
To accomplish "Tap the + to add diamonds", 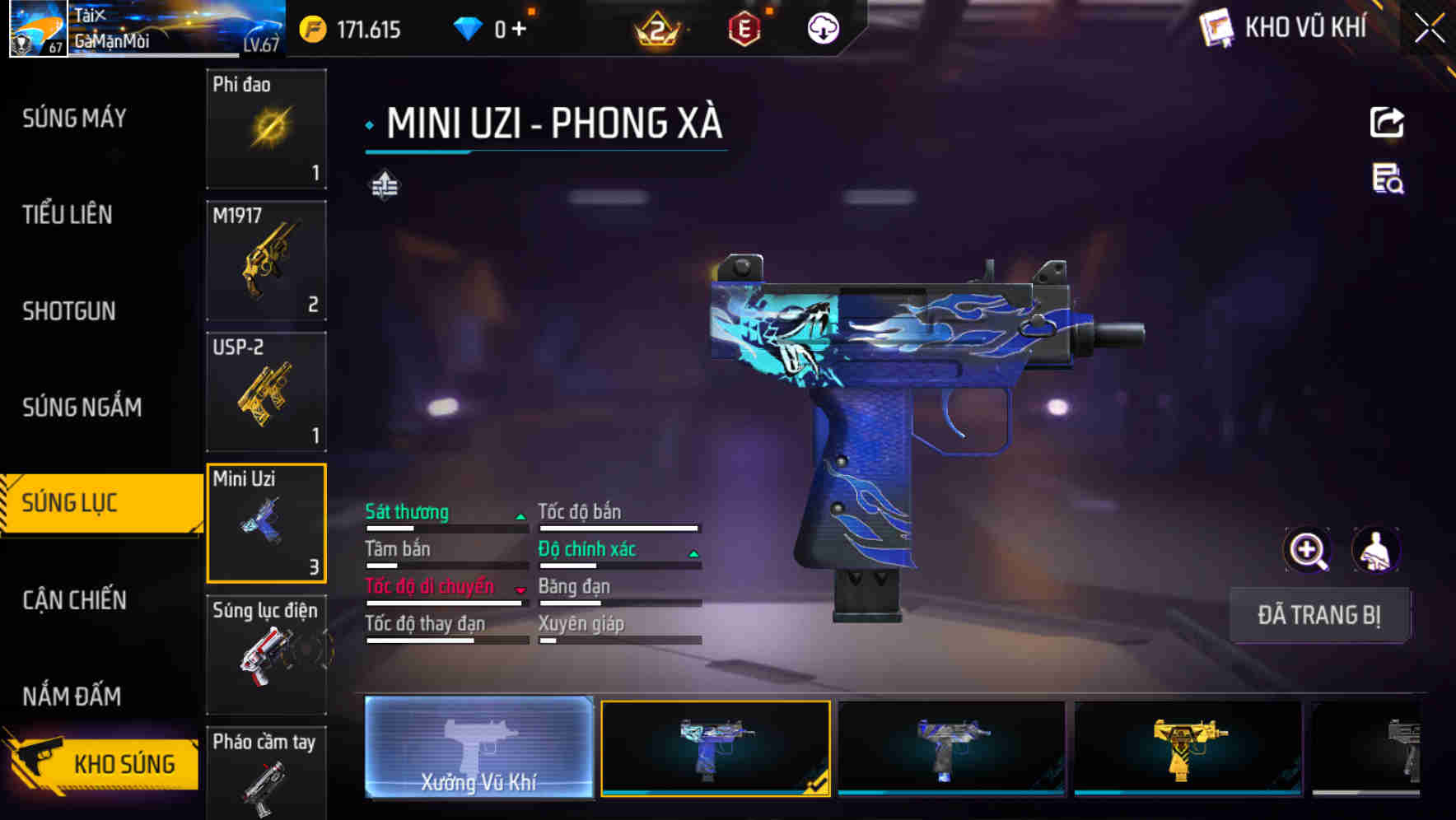I will 521,27.
